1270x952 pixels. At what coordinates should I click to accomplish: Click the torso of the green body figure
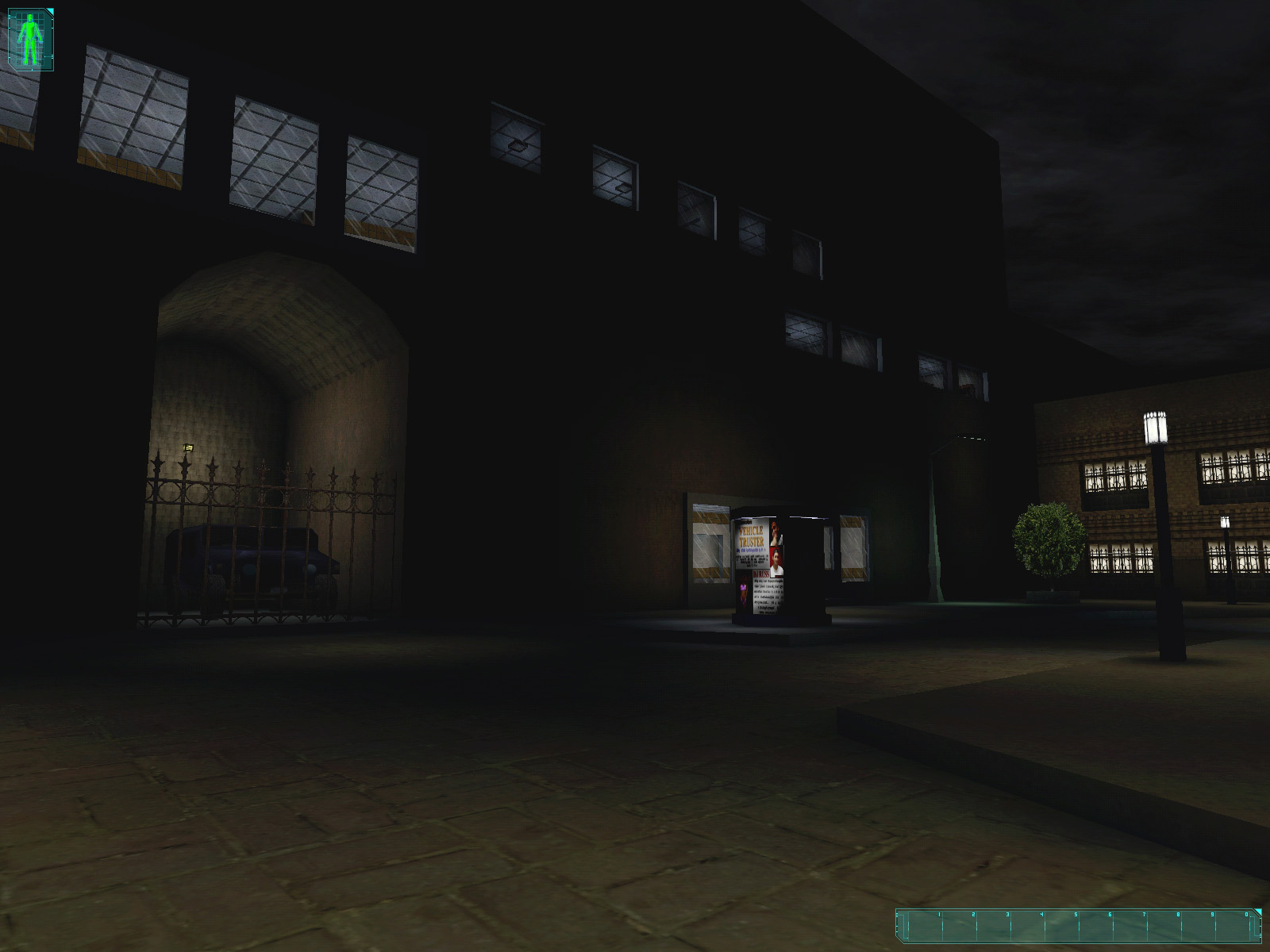coord(29,29)
